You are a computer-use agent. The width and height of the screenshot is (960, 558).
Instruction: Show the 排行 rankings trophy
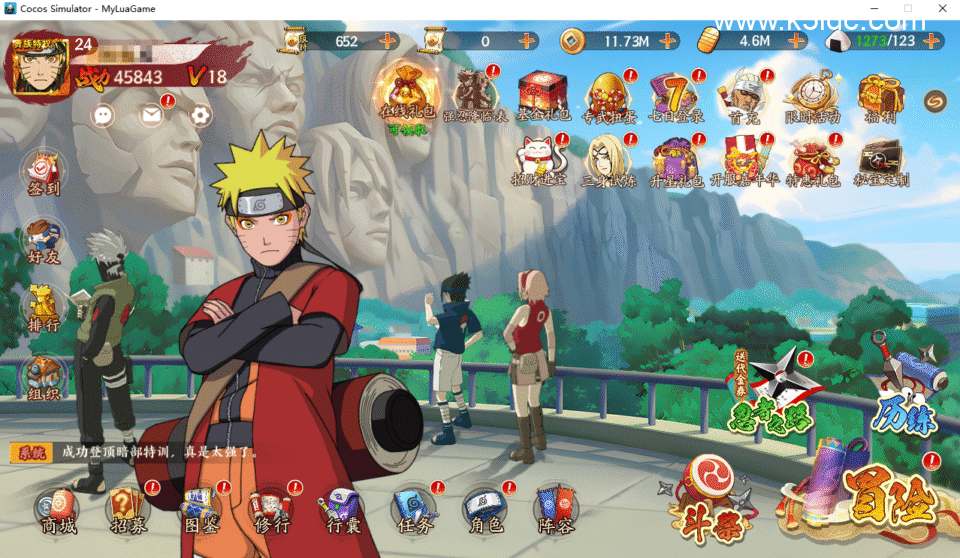[43, 309]
